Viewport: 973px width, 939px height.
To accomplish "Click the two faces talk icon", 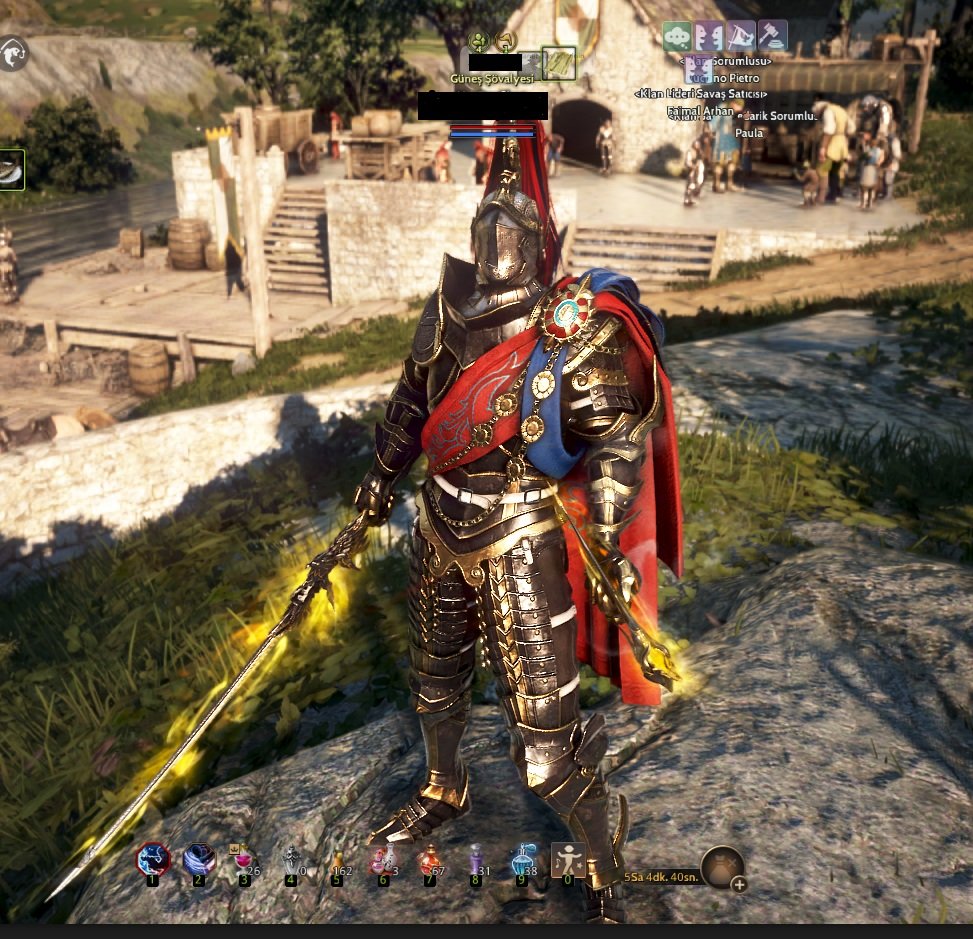I will pos(709,36).
